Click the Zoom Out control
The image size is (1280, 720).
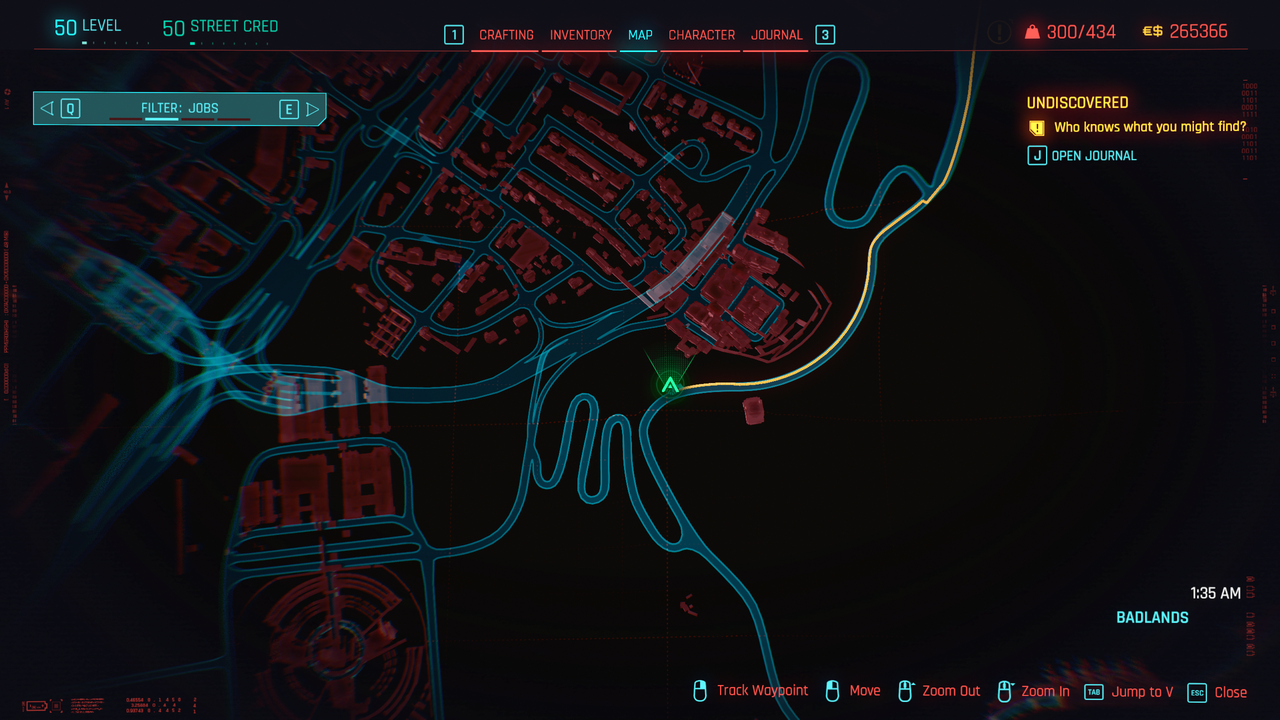(x=950, y=692)
